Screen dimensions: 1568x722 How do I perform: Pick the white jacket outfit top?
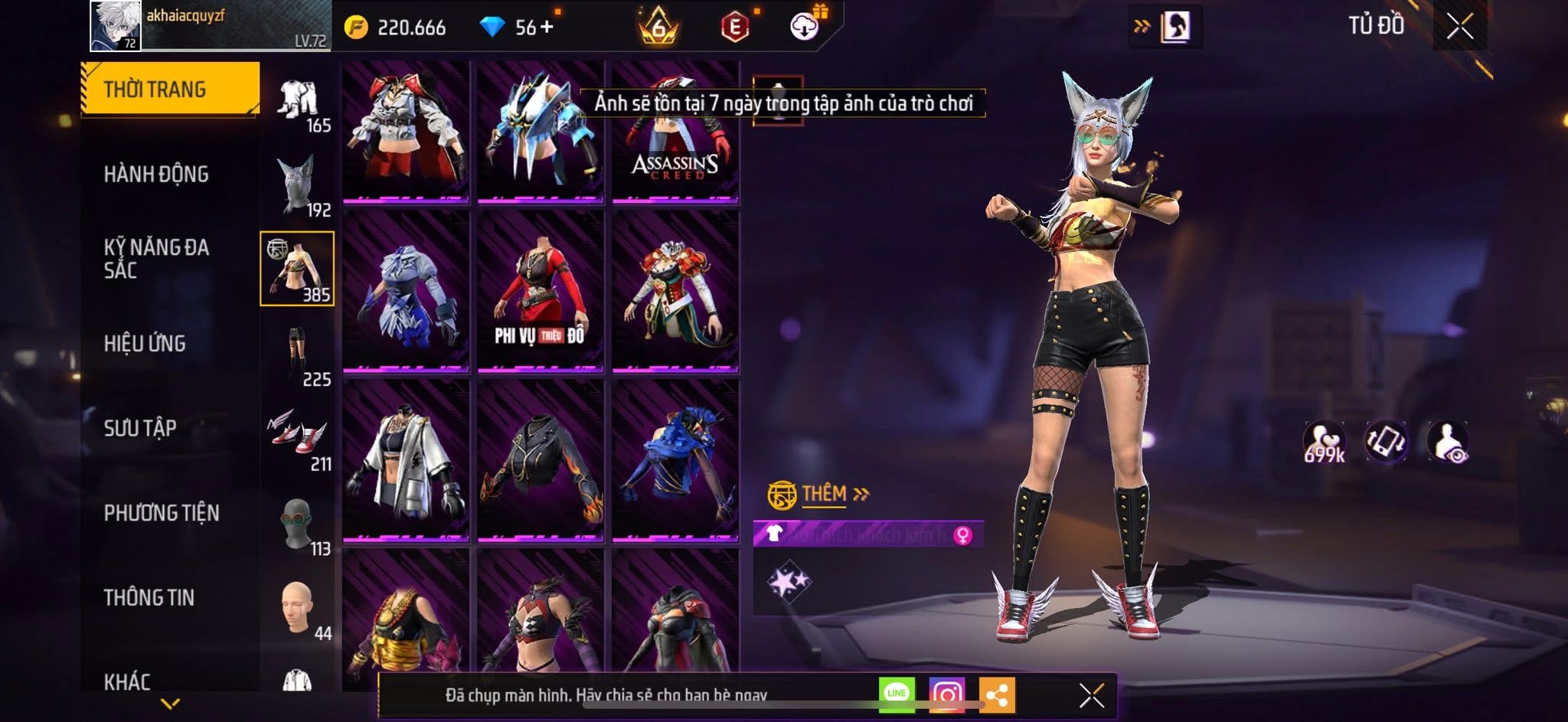(405, 461)
